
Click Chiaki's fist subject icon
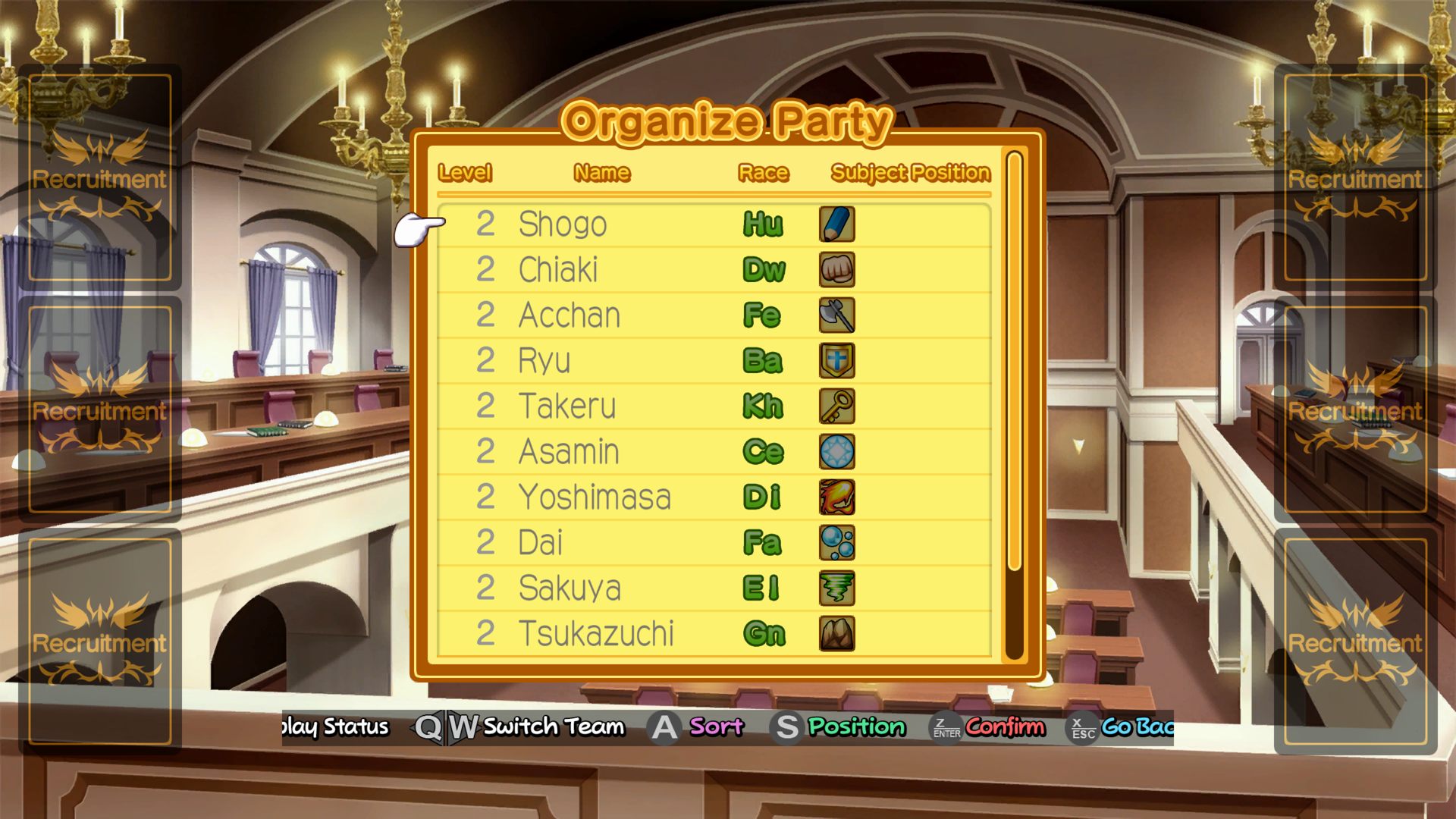pyautogui.click(x=837, y=270)
